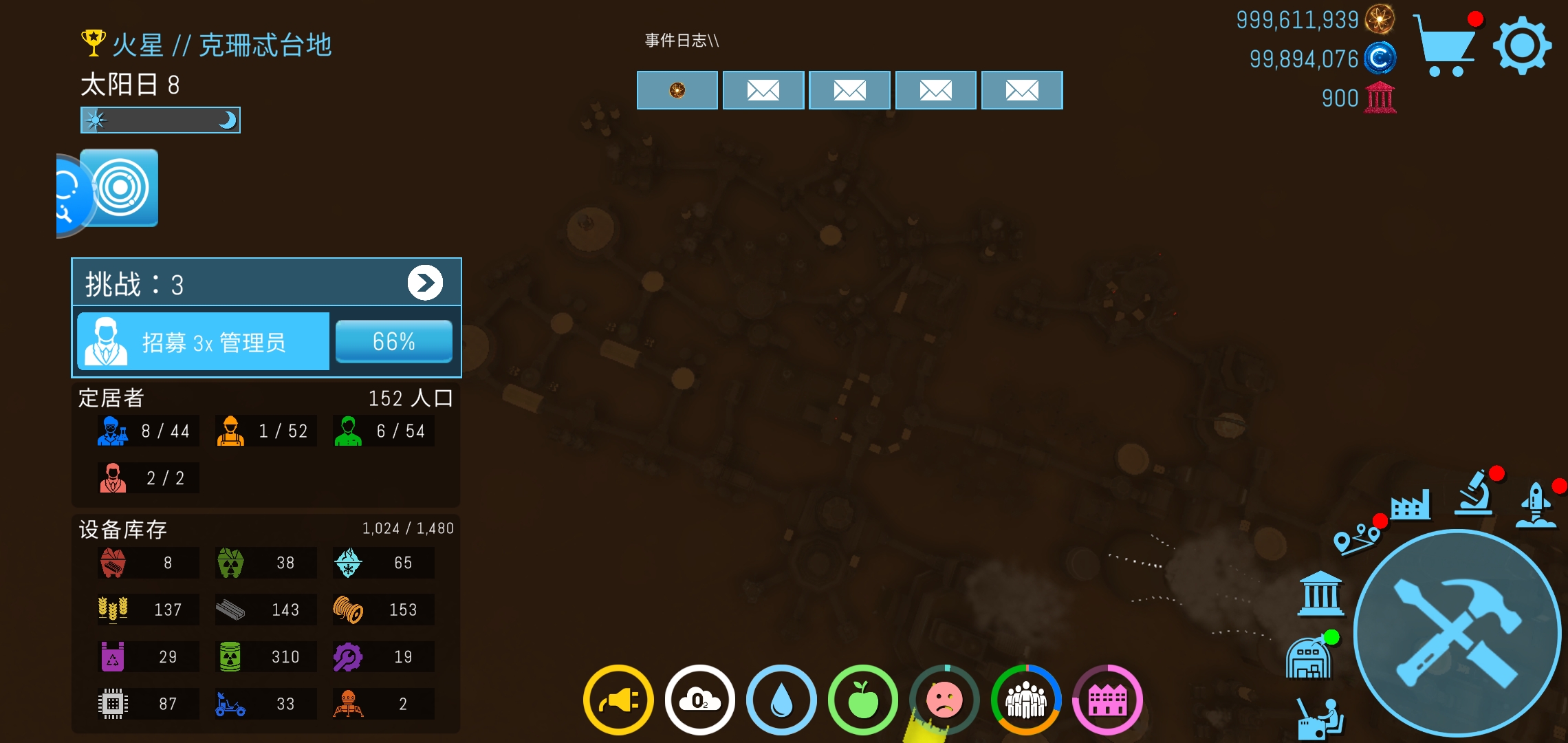Image resolution: width=1568 pixels, height=743 pixels.
Task: Open the rocket launch menu
Action: point(1536,505)
